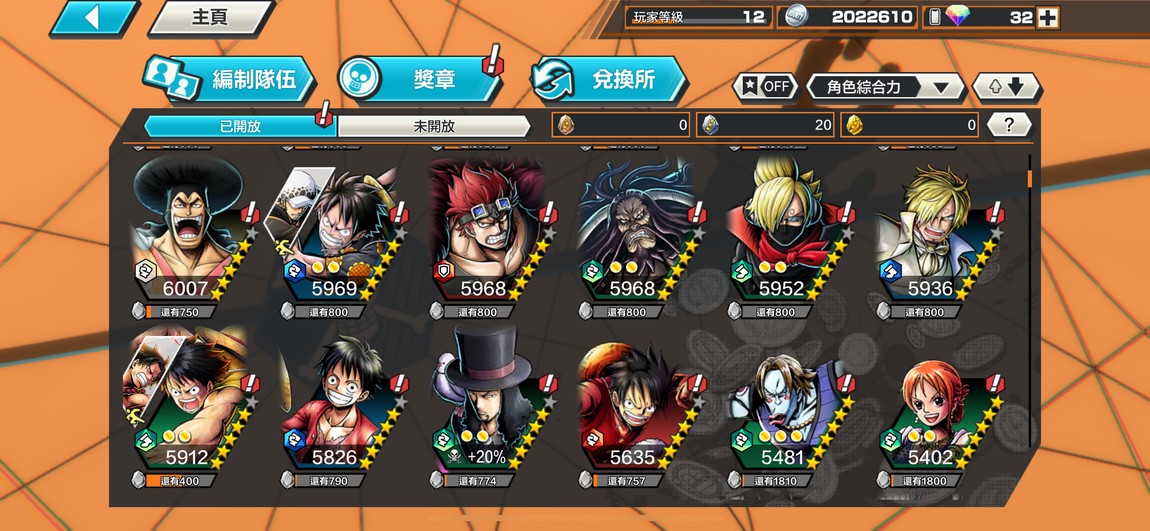Add rainbow diamonds with plus button
Viewport: 1150px width, 531px height.
(1047, 17)
